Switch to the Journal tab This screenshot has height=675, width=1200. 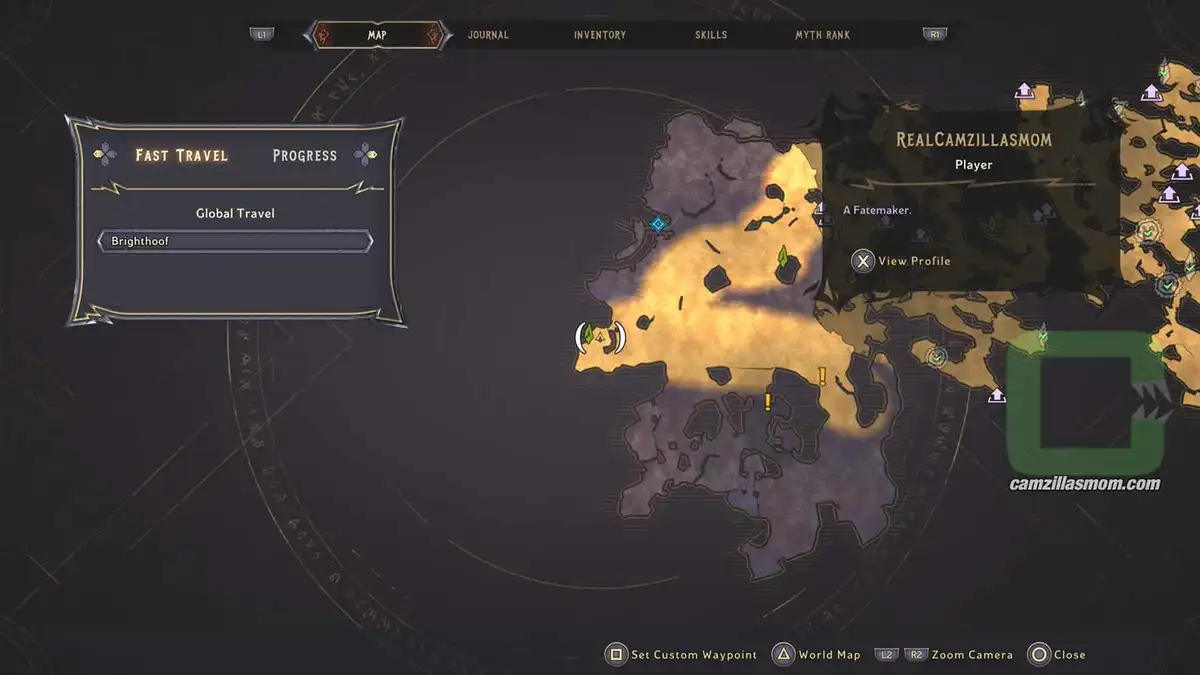(x=488, y=35)
